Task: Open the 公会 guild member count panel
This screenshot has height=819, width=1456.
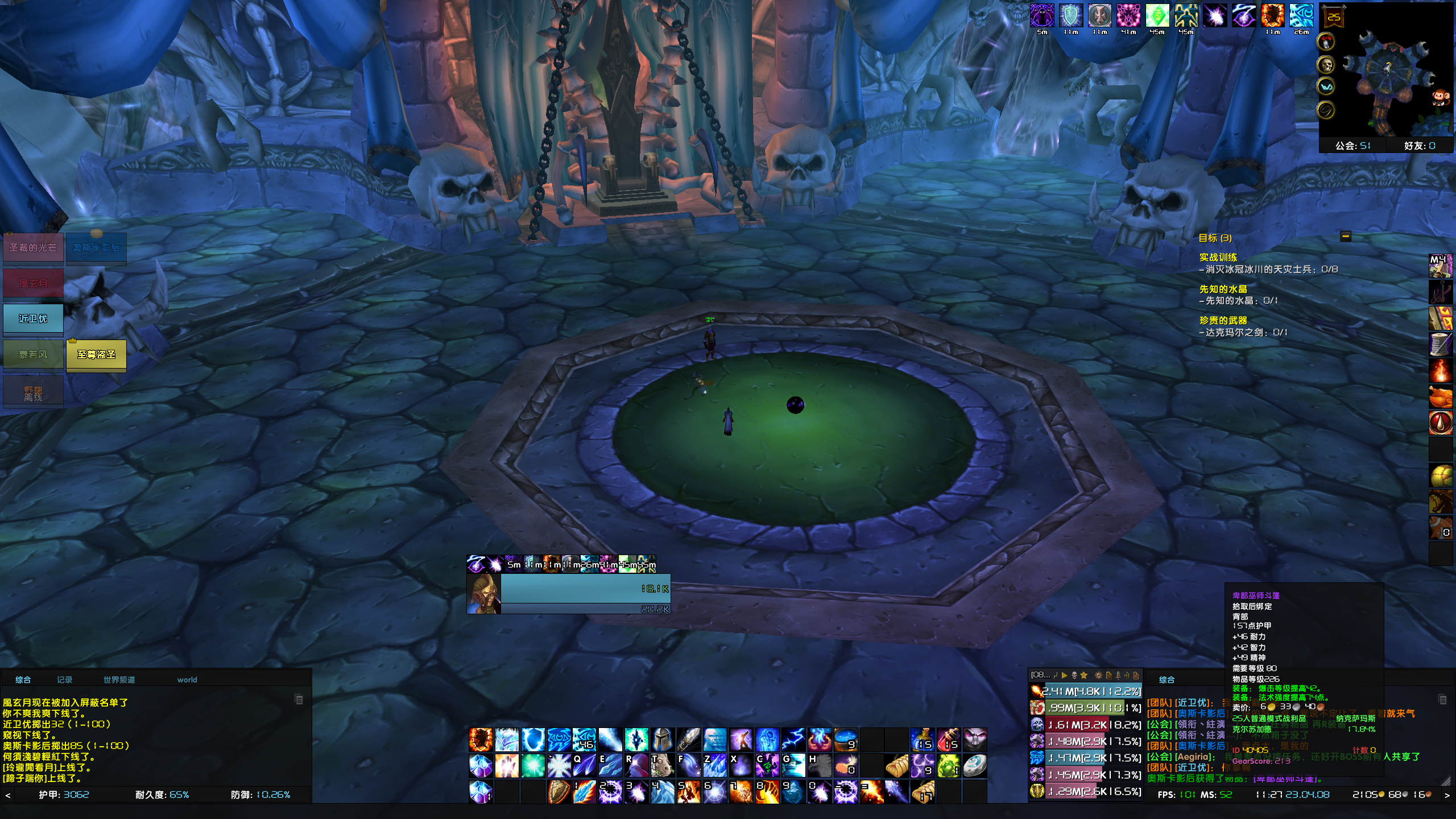Action: tap(1352, 146)
